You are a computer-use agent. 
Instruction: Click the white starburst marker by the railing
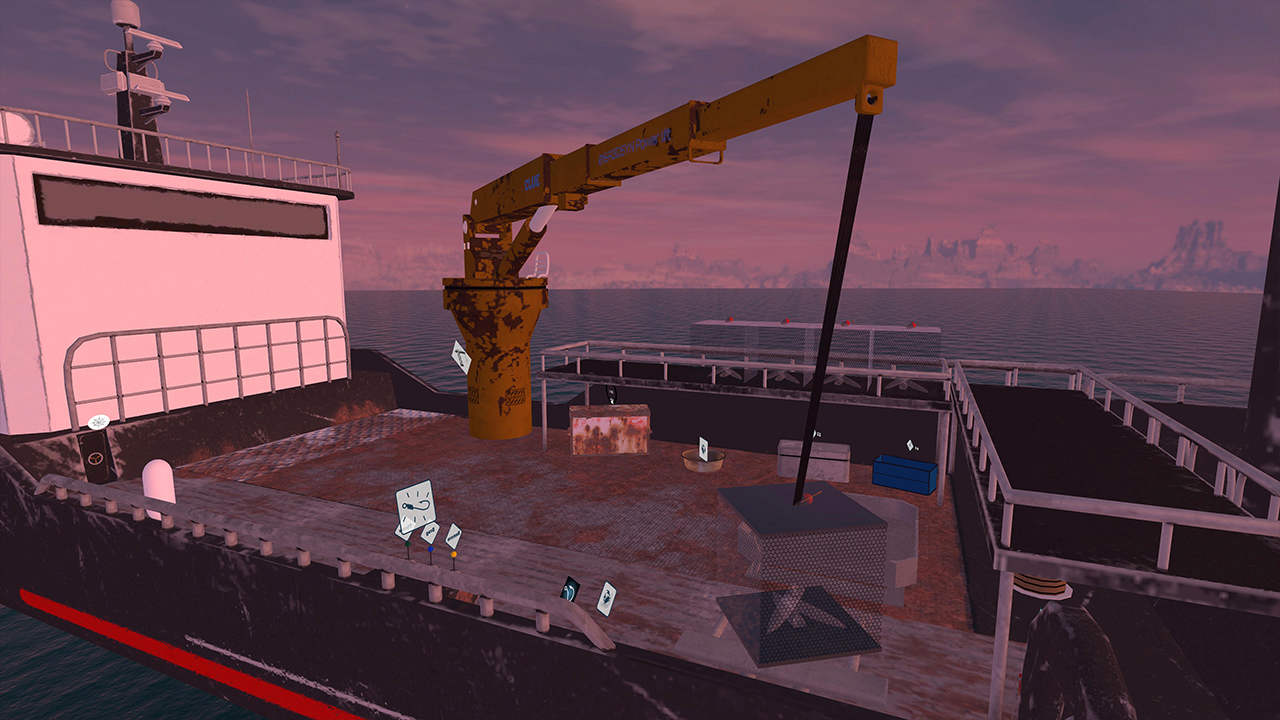point(98,422)
